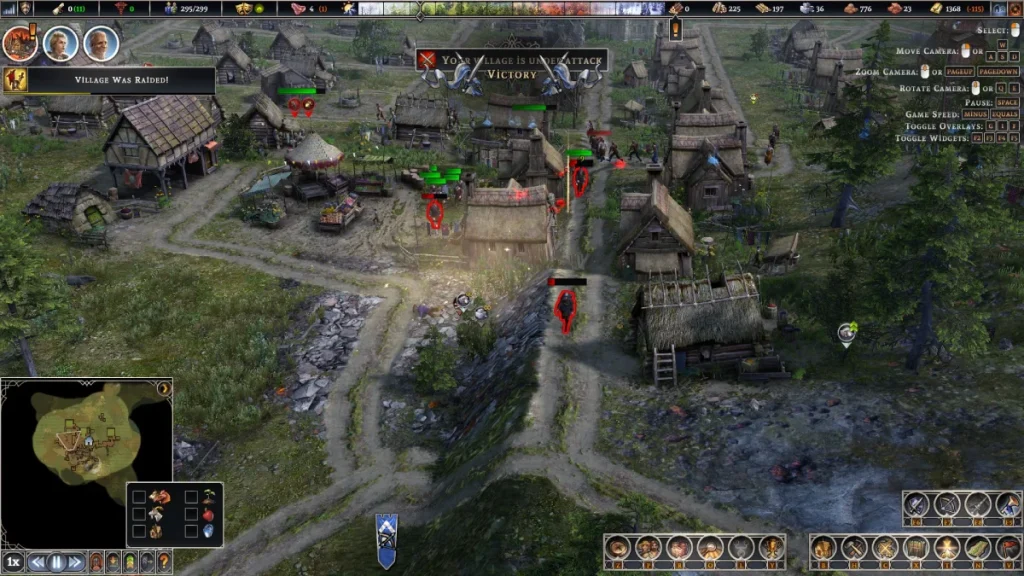This screenshot has height=576, width=1024.
Task: Speed up the game with fast-forward arrows
Action: click(74, 562)
